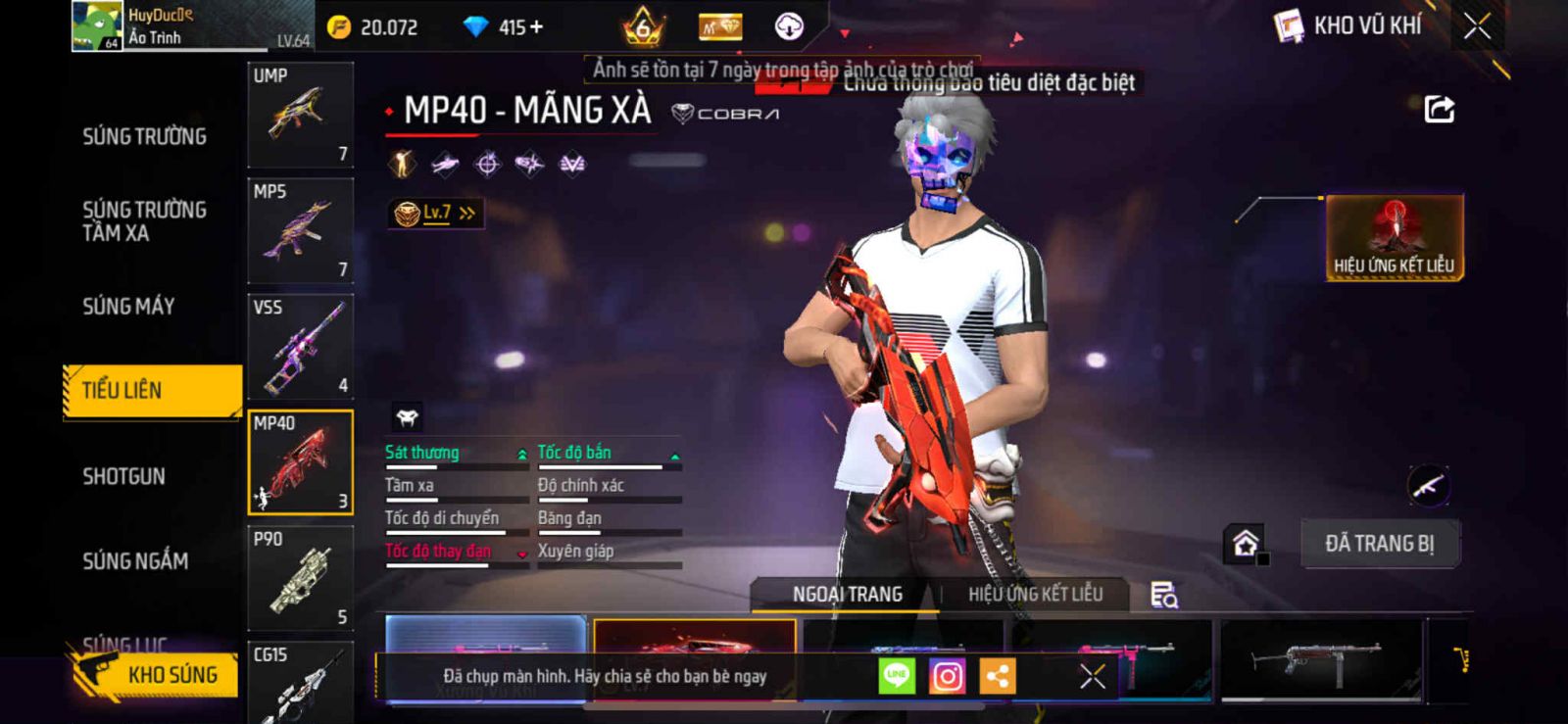The width and height of the screenshot is (1568, 724).
Task: Share the screenshot to Instagram
Action: (947, 676)
